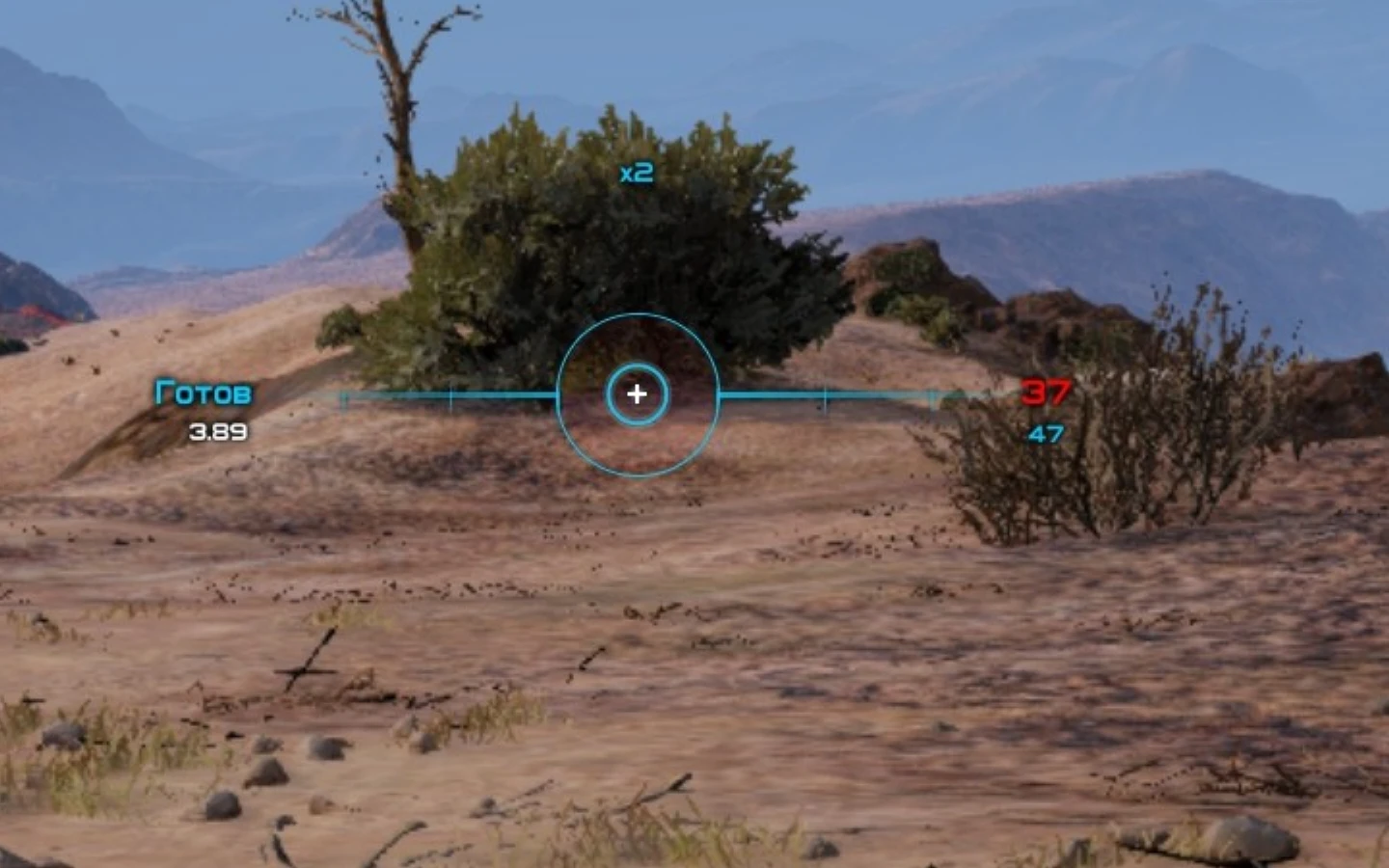Click the inner aiming circle of the reticle
The height and width of the screenshot is (868, 1389).
click(x=637, y=365)
